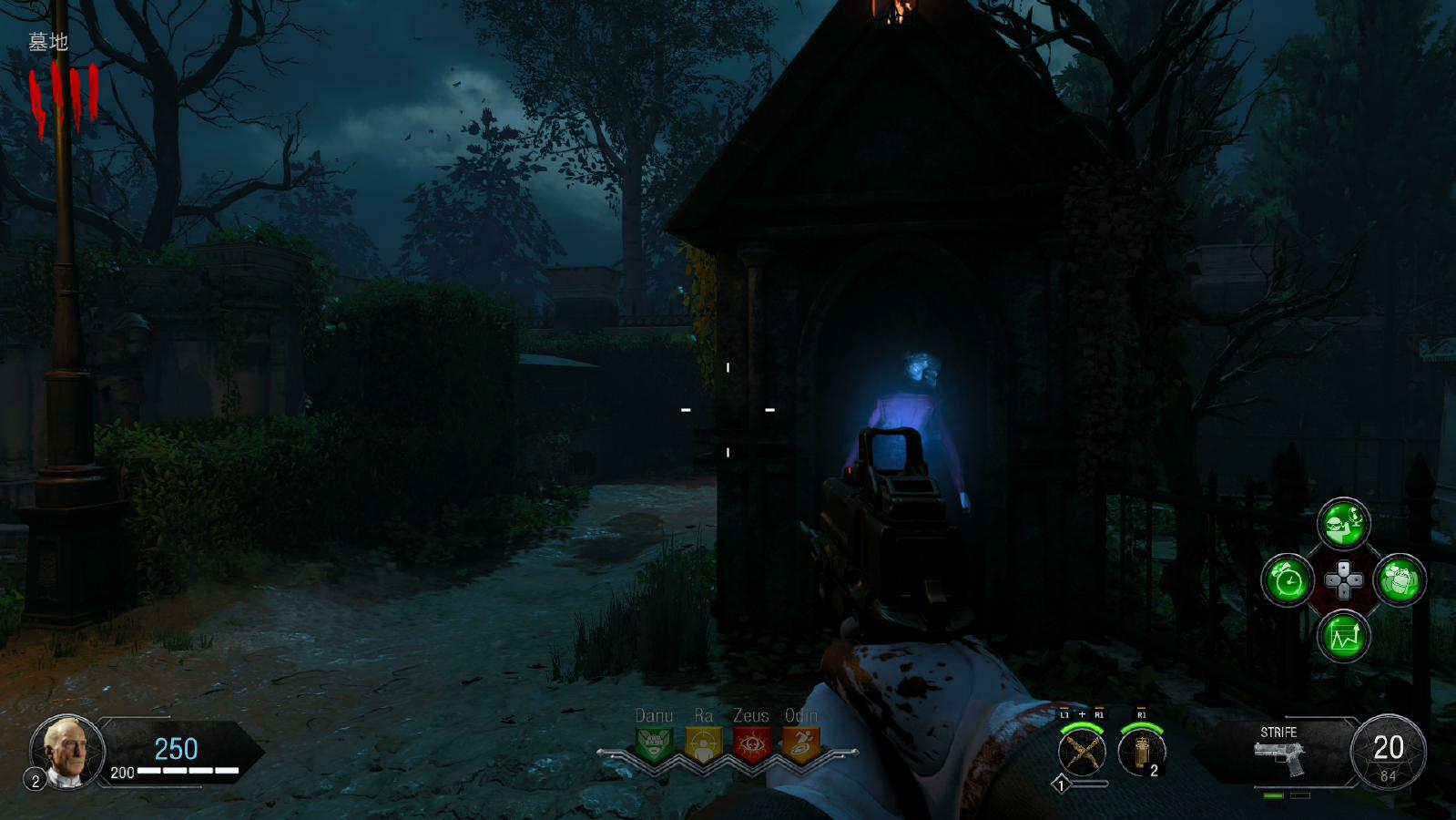The image size is (1456, 820).
Task: Click the Strife pistol weapon icon
Action: 1279,757
